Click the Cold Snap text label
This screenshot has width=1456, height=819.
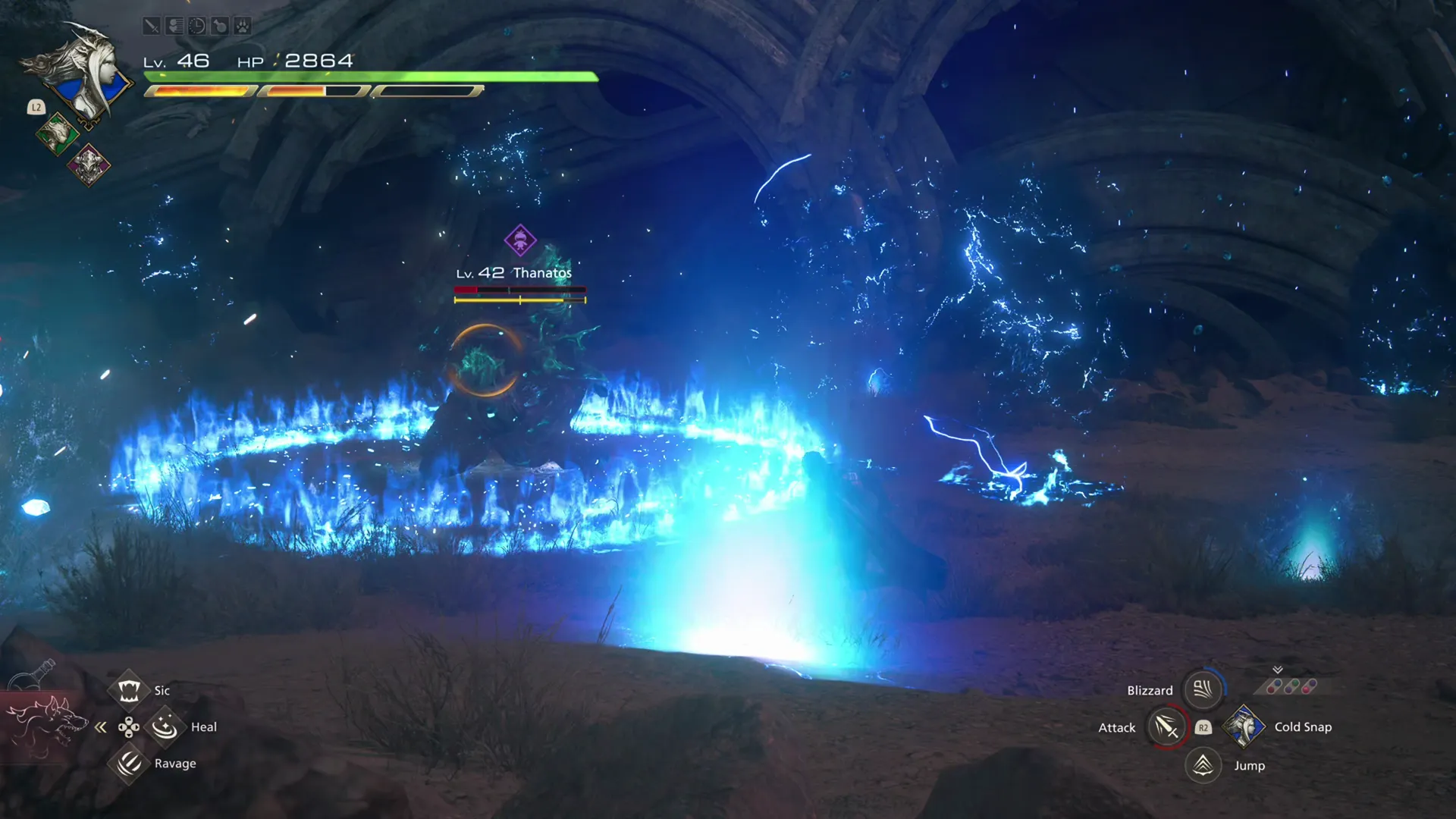(1303, 726)
